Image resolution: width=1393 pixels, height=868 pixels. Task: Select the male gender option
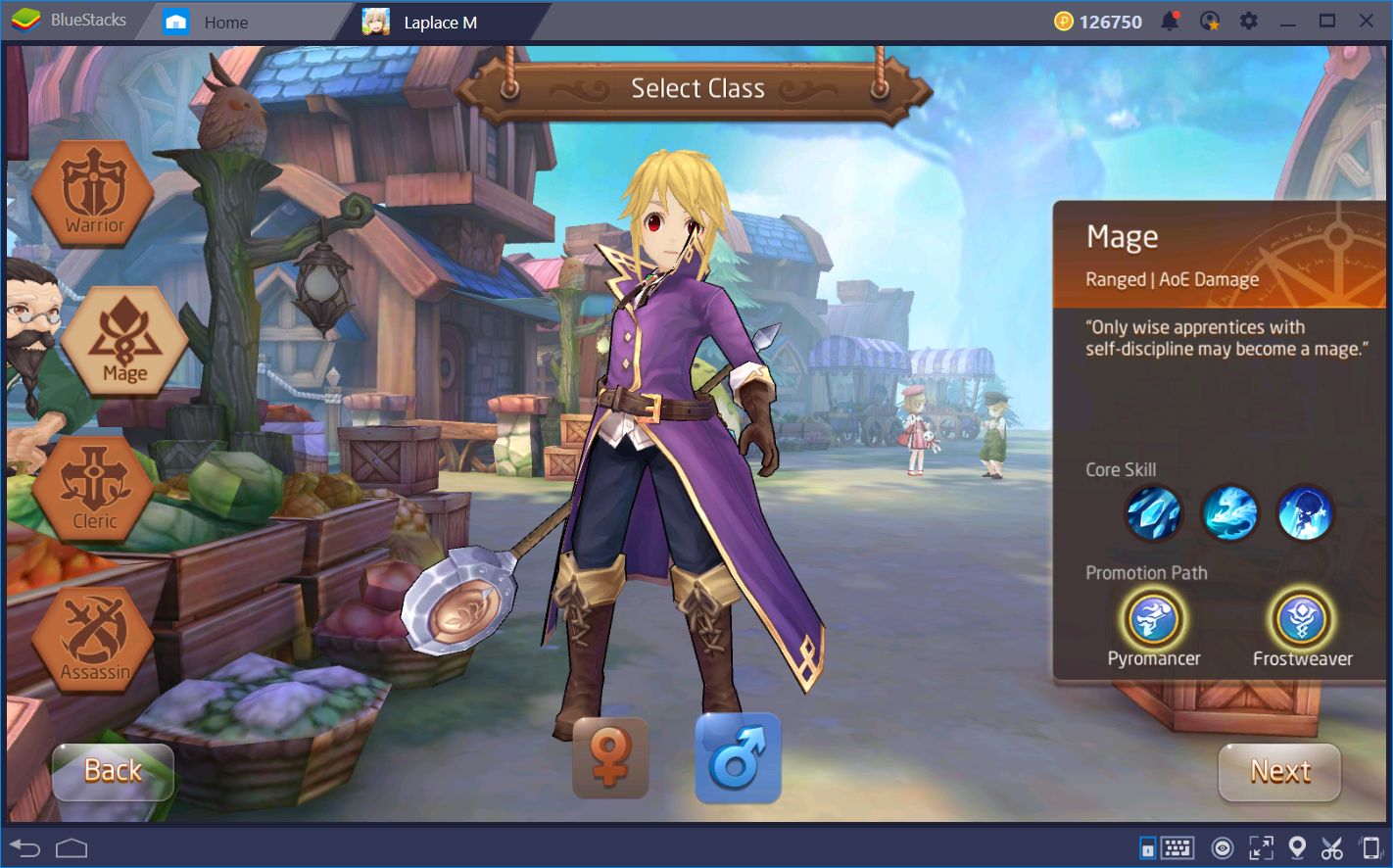coord(738,756)
